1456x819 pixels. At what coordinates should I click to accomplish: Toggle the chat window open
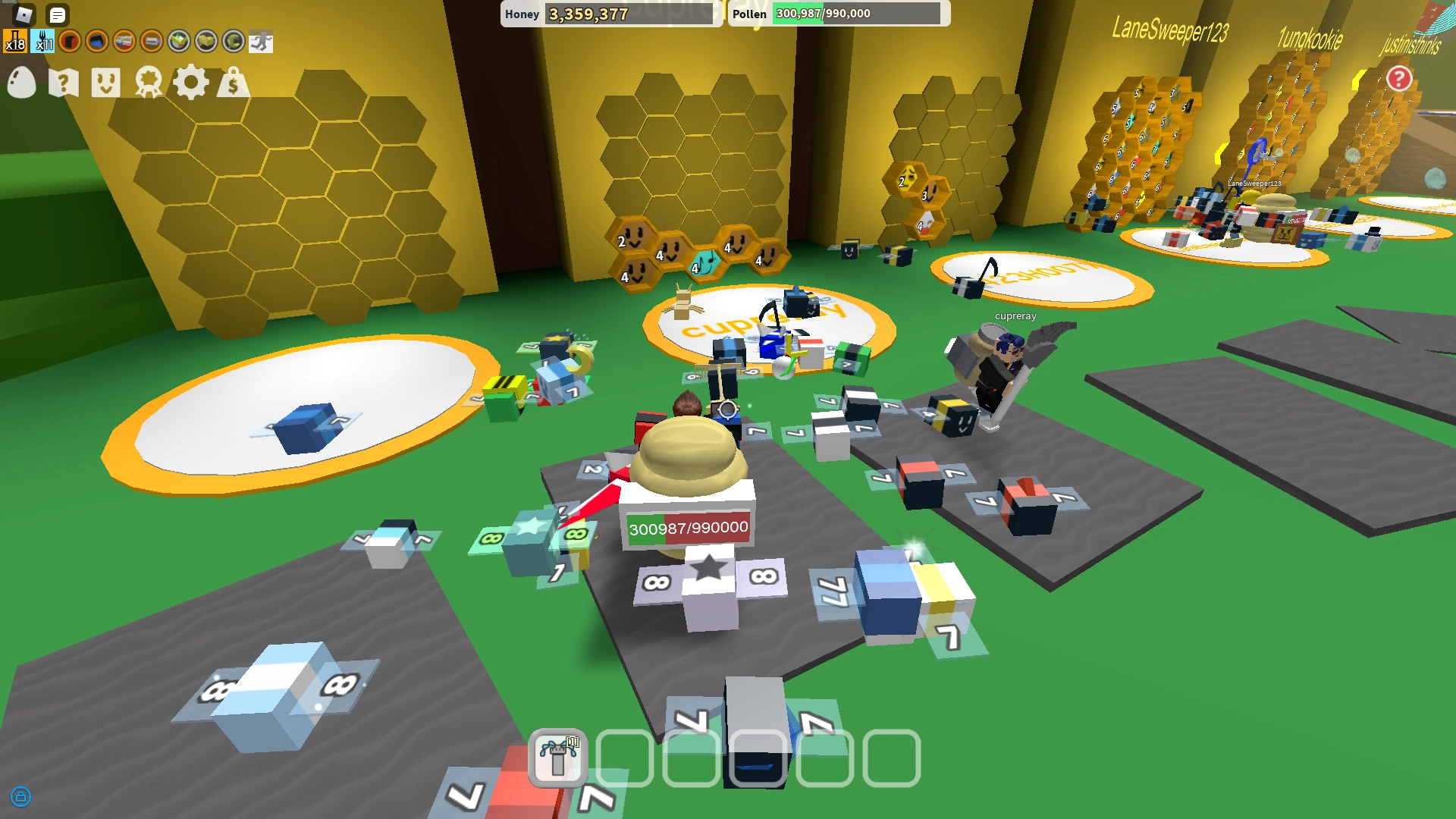point(57,15)
